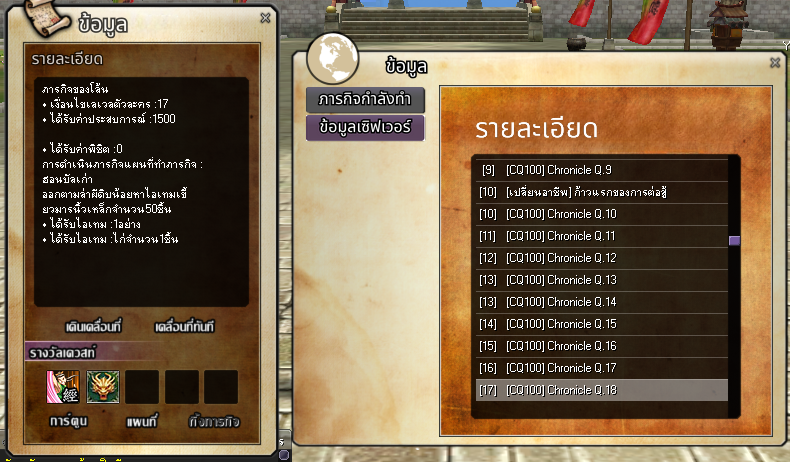Switch to the ข้อมูลเซิฟเวอร์ tab

366,128
